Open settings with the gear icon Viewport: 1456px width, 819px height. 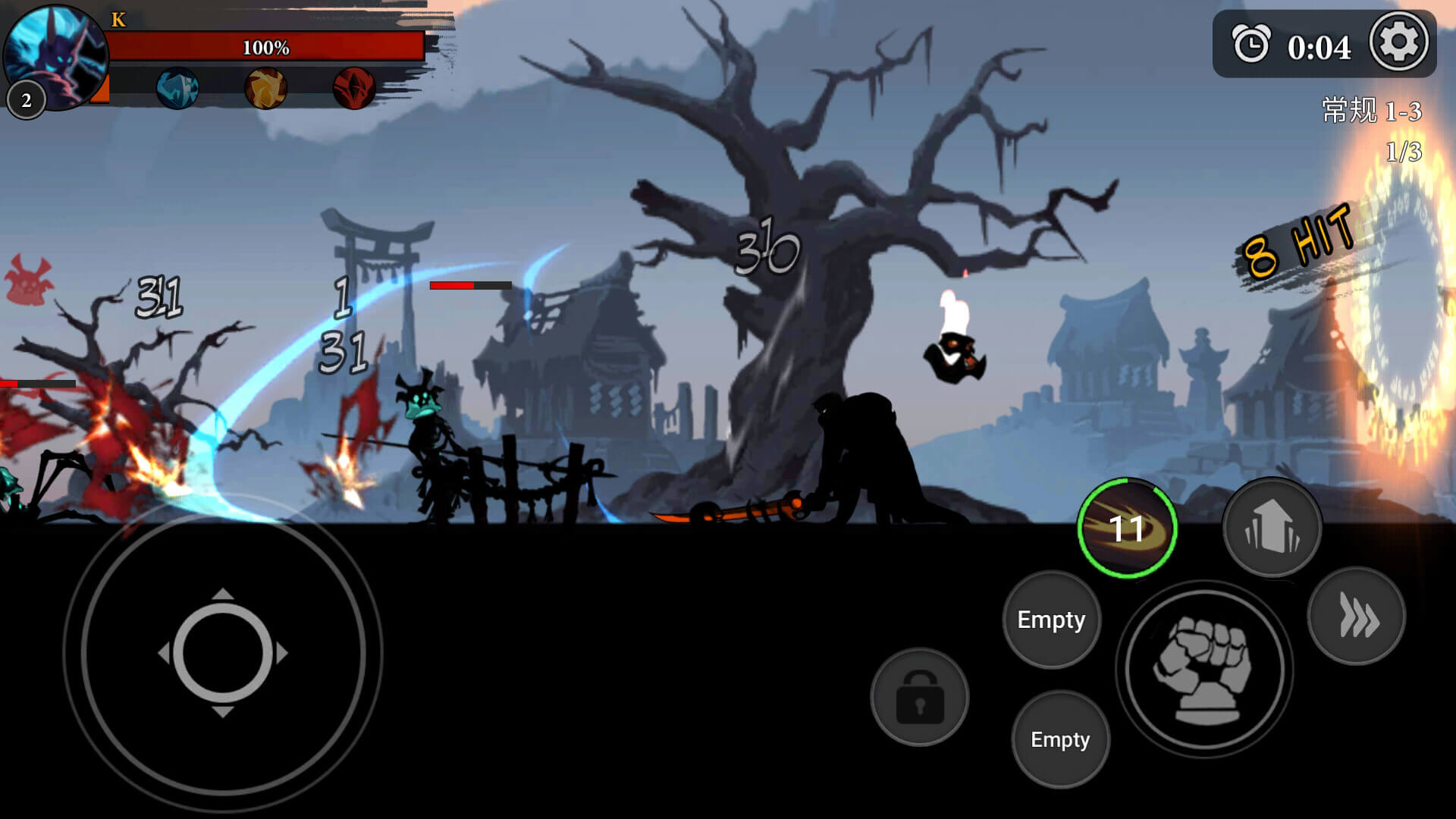coord(1398,42)
